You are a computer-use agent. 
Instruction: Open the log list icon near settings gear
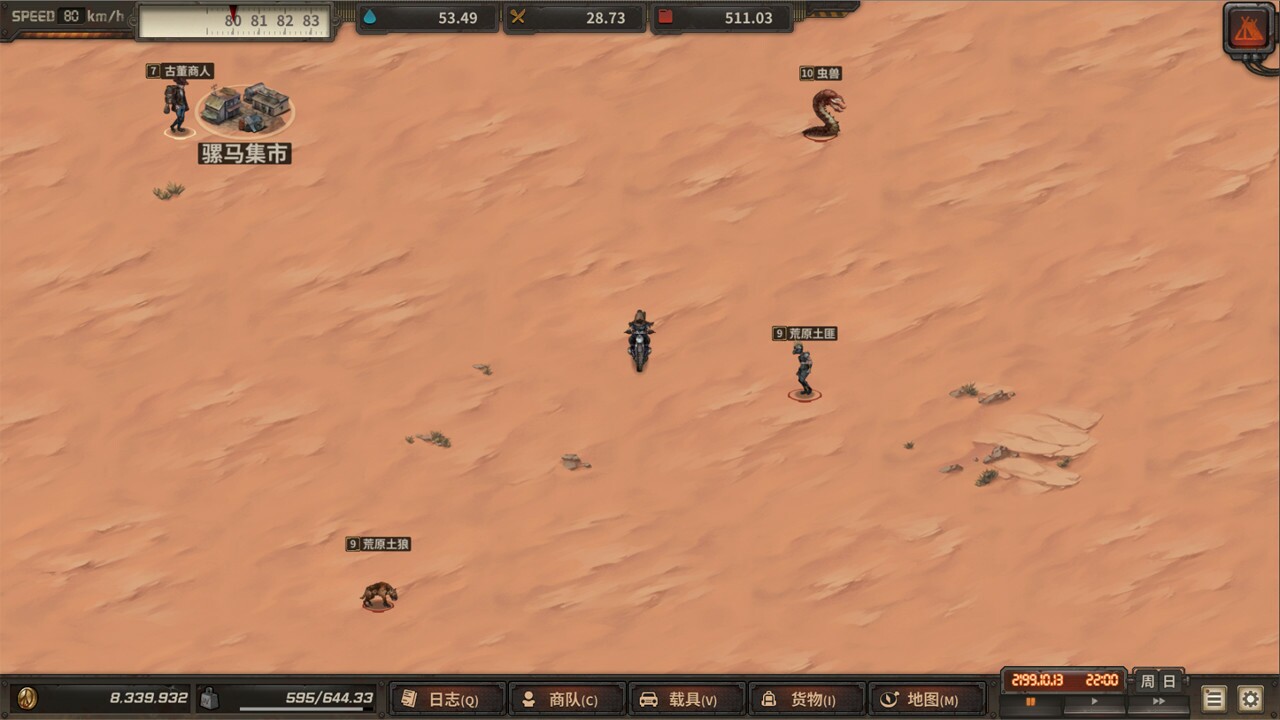[x=1213, y=699]
